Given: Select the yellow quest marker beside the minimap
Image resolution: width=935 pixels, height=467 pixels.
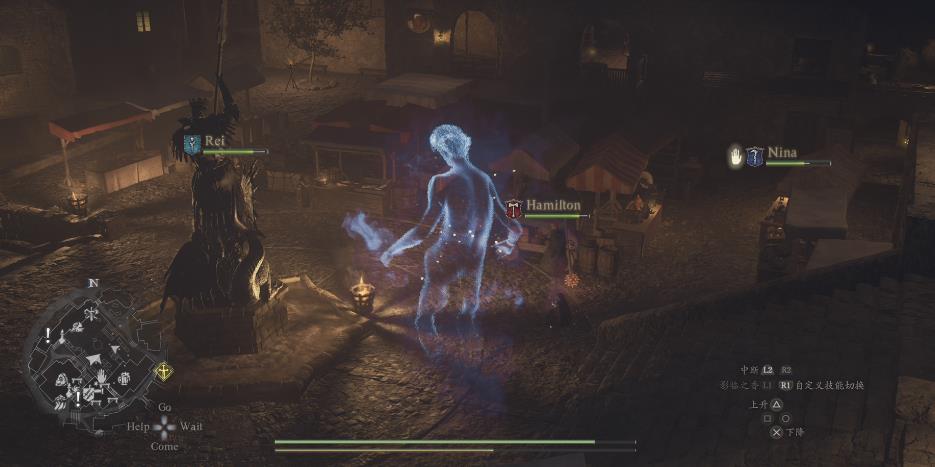Looking at the screenshot, I should pos(162,372).
